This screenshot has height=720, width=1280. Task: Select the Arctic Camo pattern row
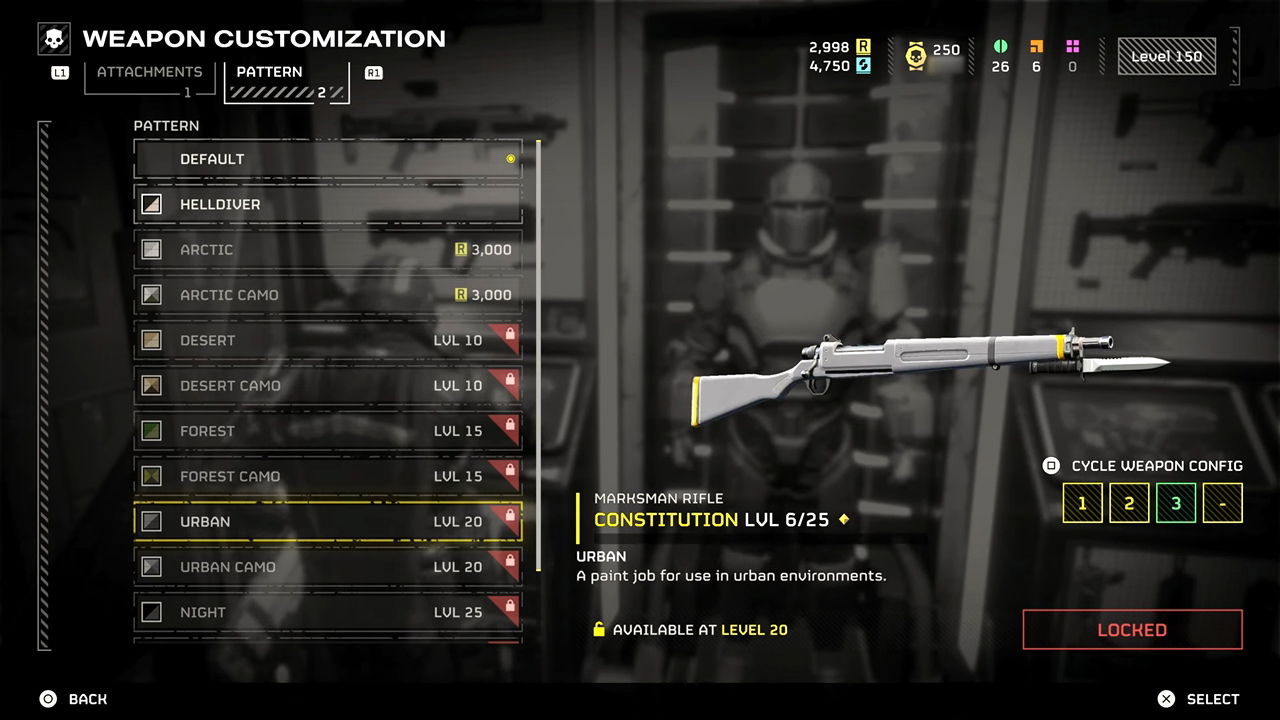(x=328, y=295)
